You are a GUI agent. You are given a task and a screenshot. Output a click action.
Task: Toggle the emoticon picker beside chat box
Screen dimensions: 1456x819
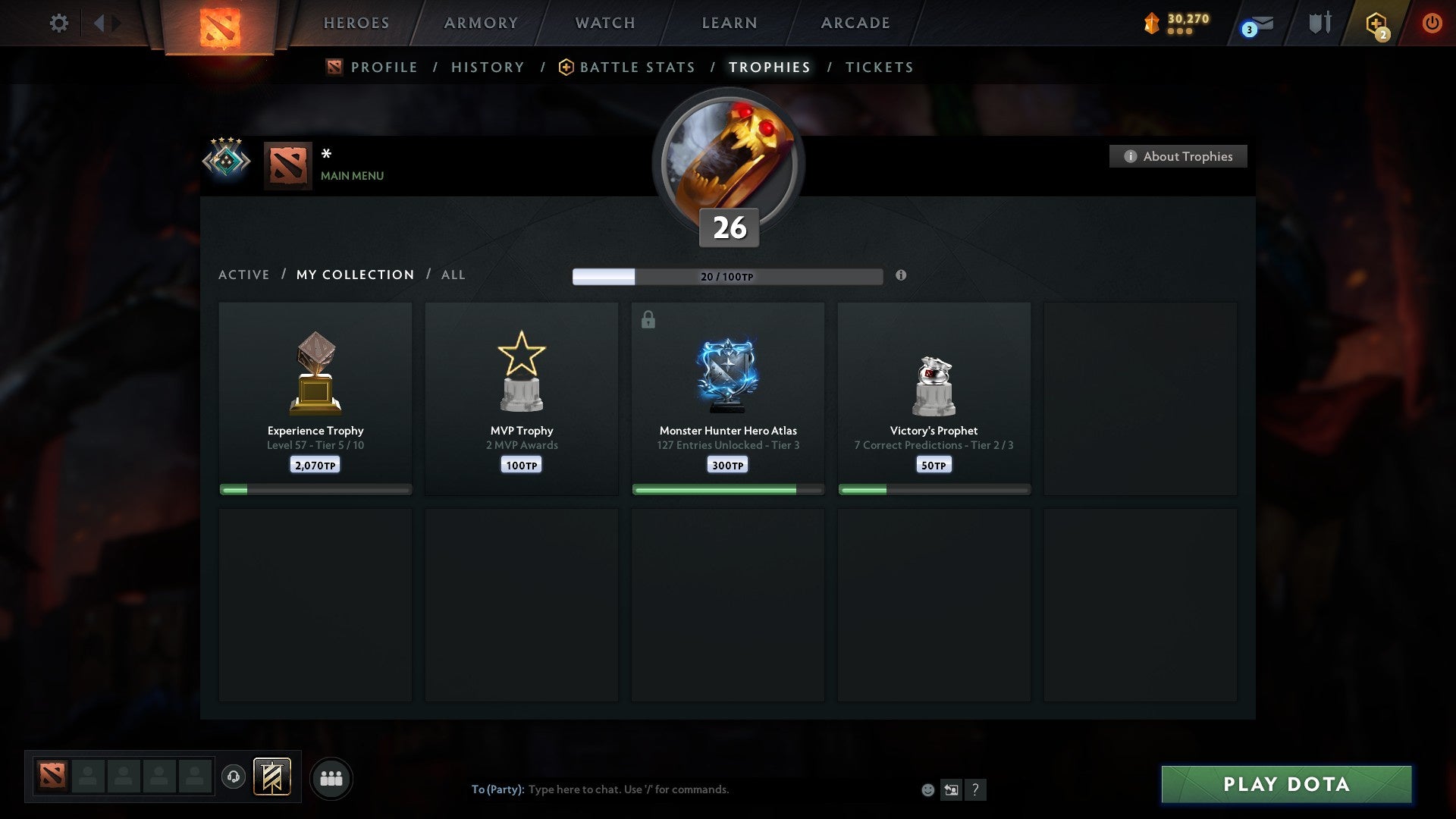927,789
